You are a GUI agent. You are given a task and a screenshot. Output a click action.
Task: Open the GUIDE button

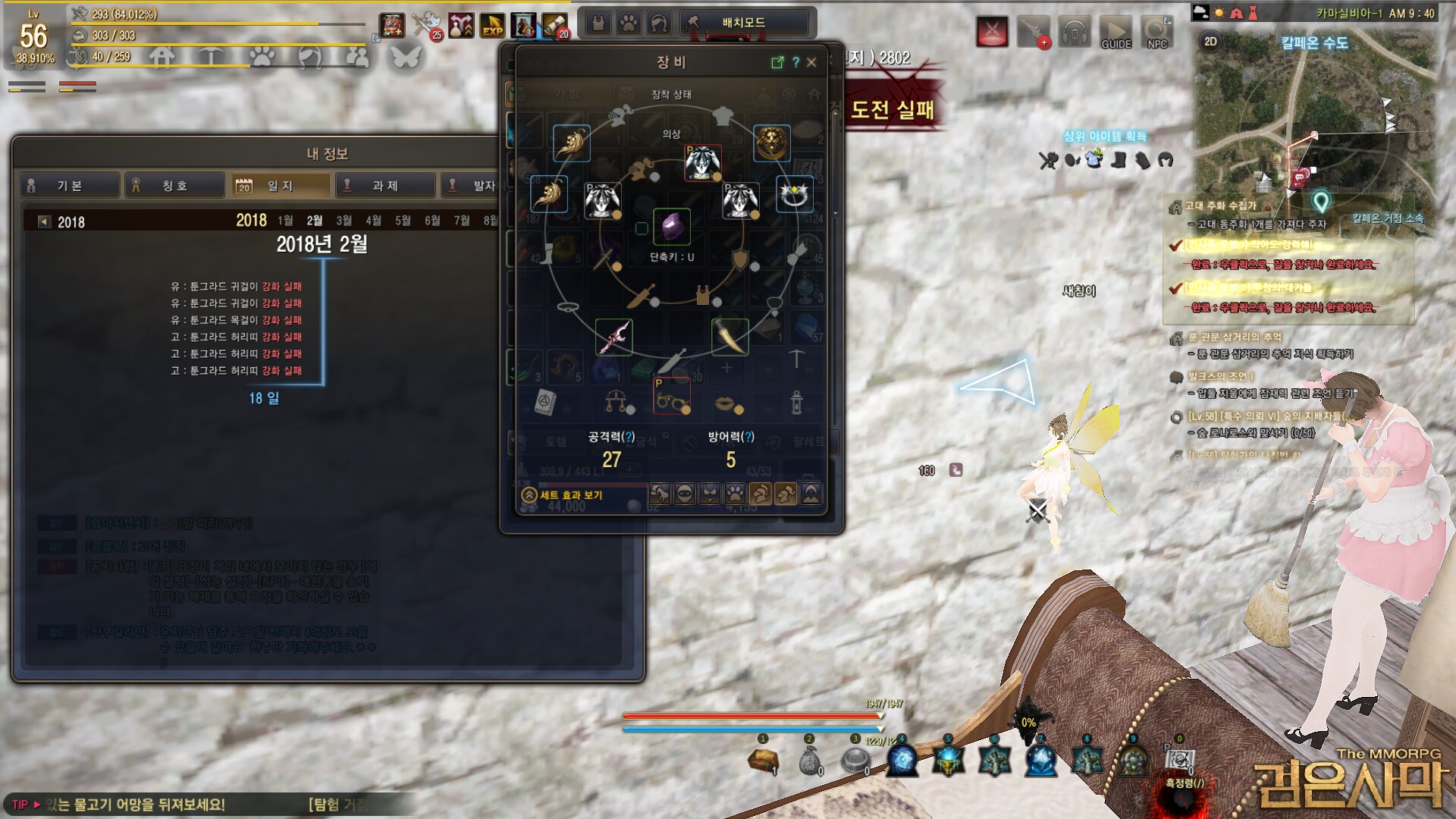(x=1116, y=32)
